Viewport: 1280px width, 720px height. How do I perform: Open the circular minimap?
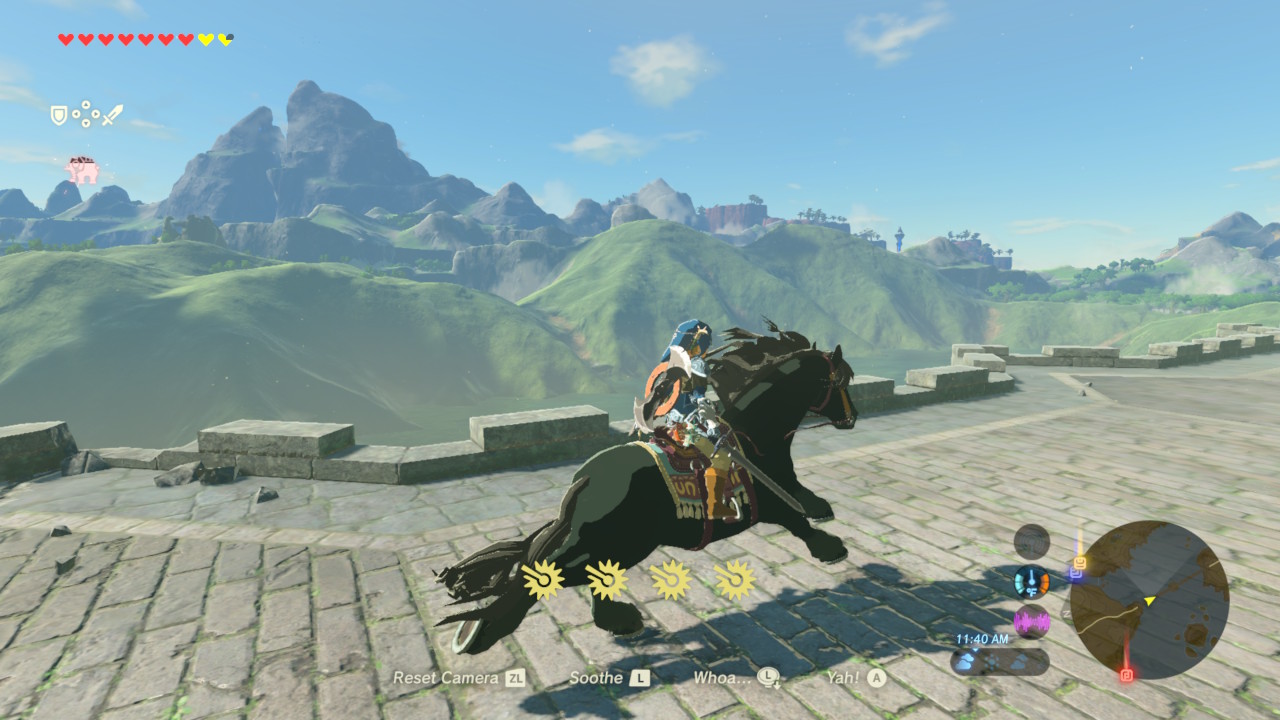coord(1149,600)
